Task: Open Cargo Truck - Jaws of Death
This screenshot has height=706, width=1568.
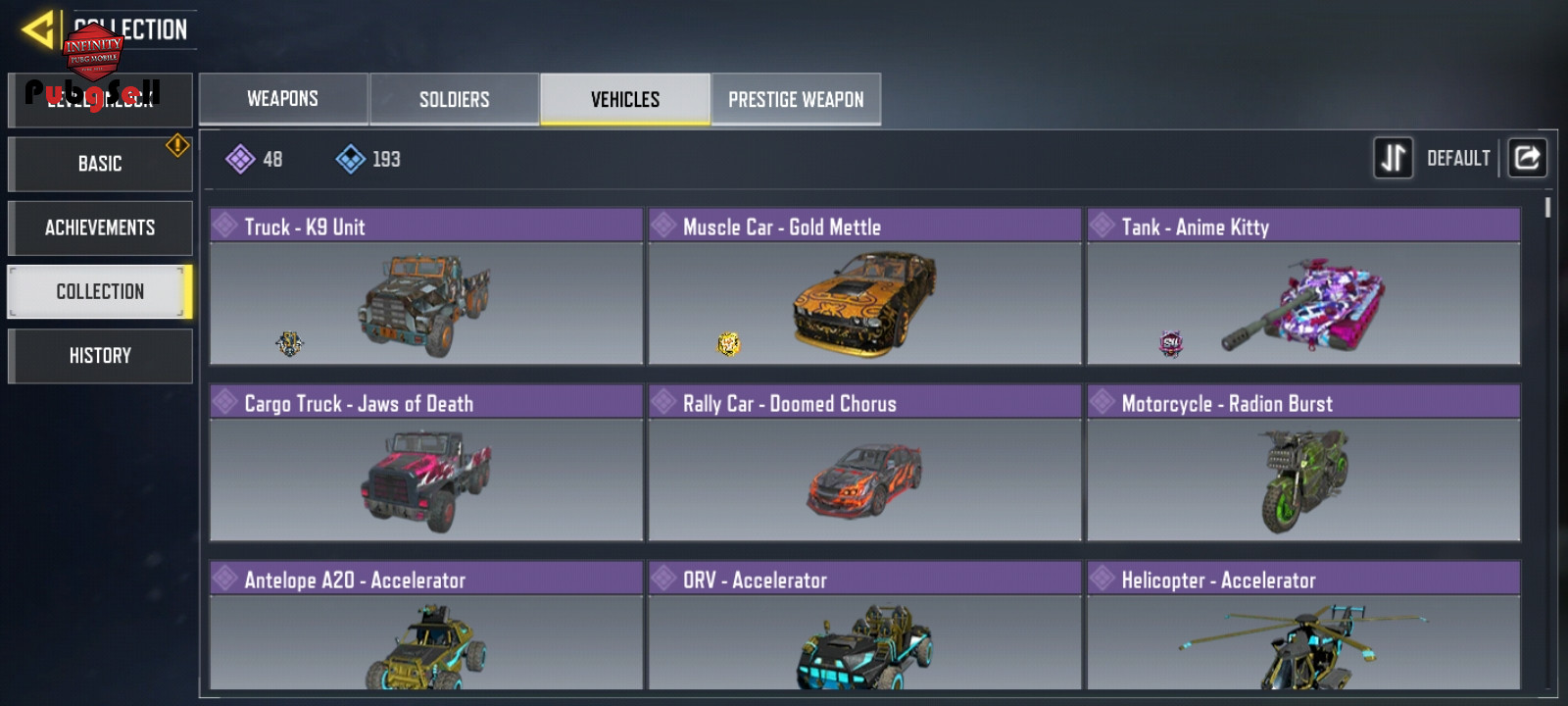Action: (x=426, y=463)
